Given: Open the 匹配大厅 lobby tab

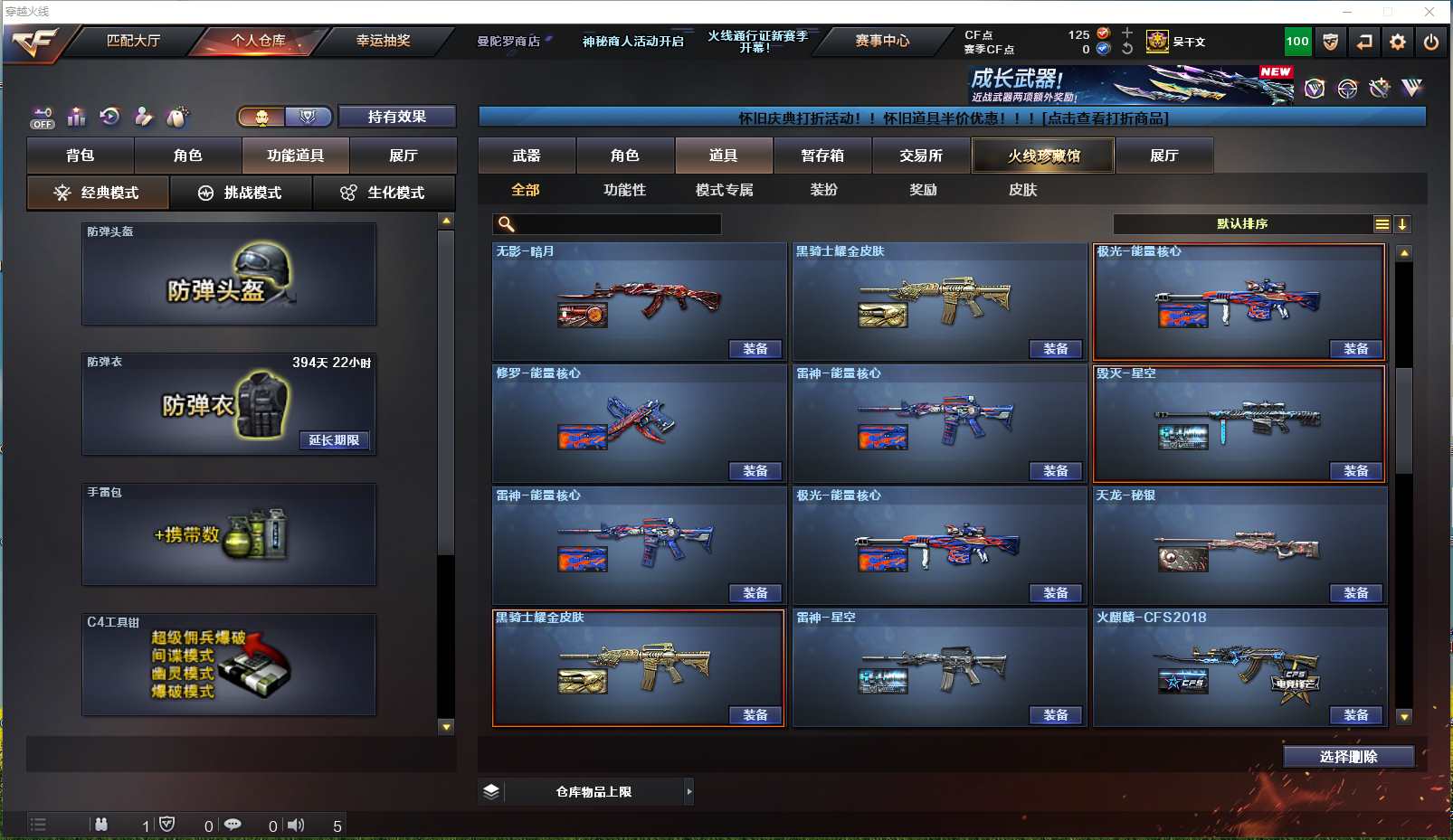Looking at the screenshot, I should pyautogui.click(x=133, y=41).
